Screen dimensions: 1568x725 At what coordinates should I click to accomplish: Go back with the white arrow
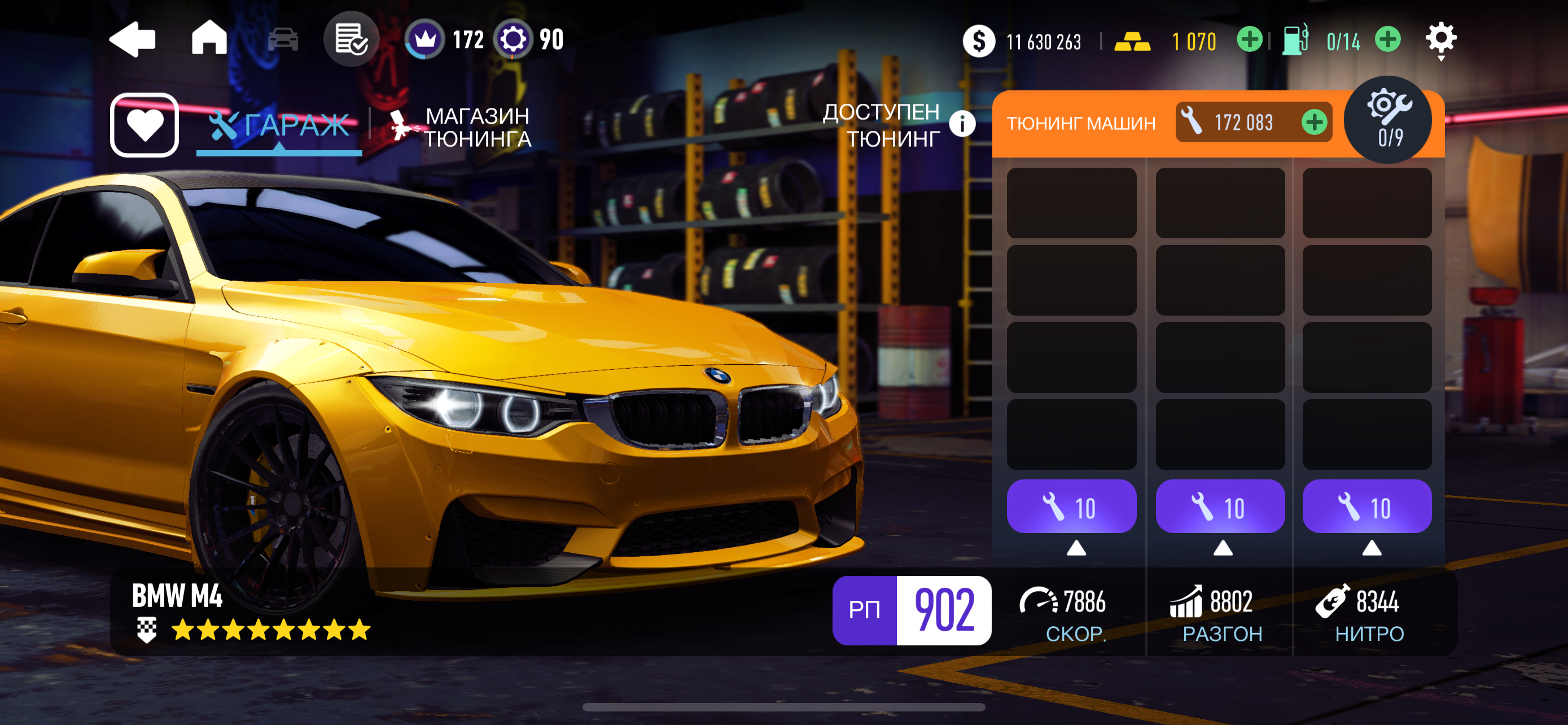pyautogui.click(x=133, y=40)
